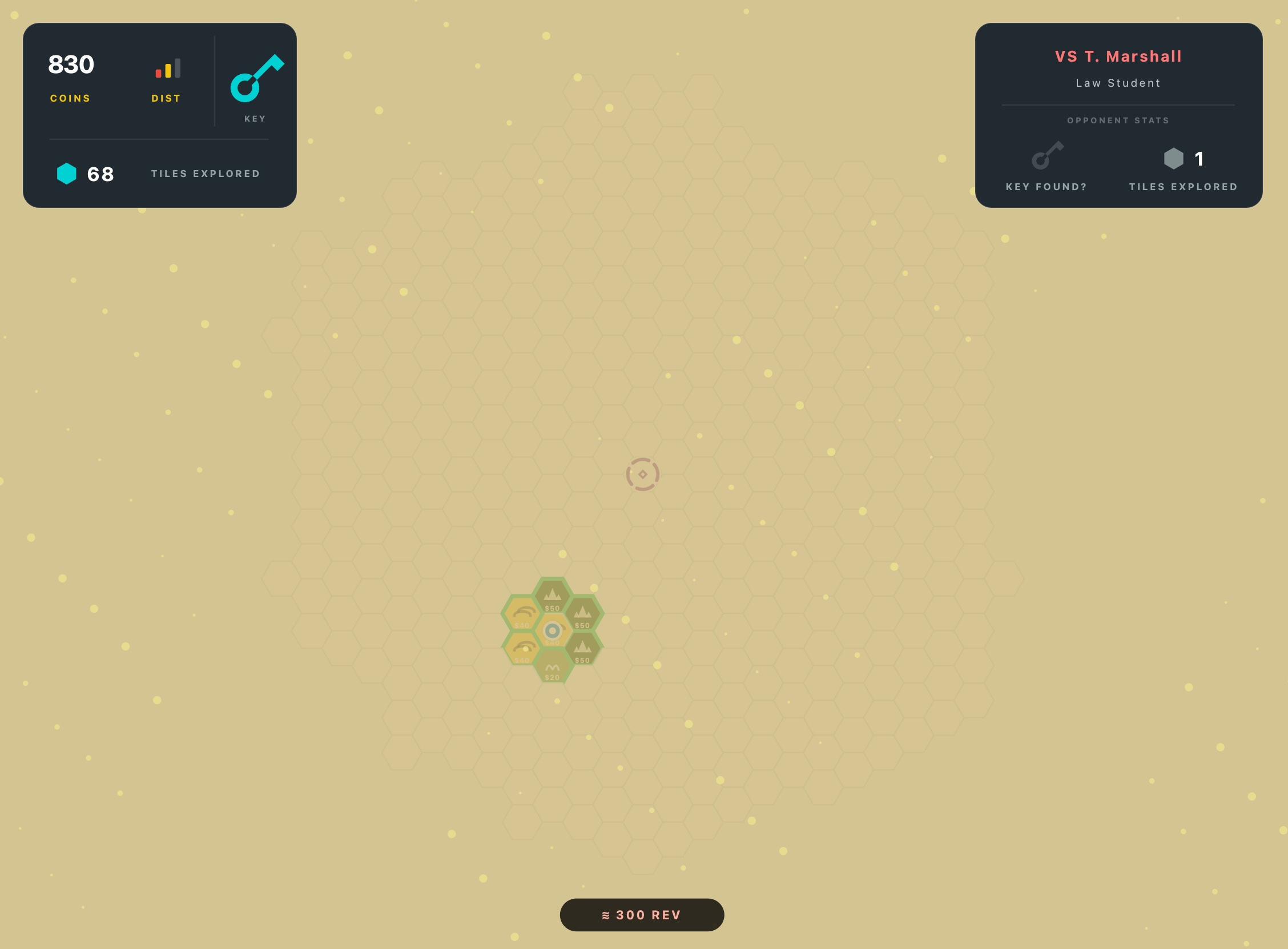Select the hex tile holding the player ring marker
The image size is (1288, 949).
(552, 632)
